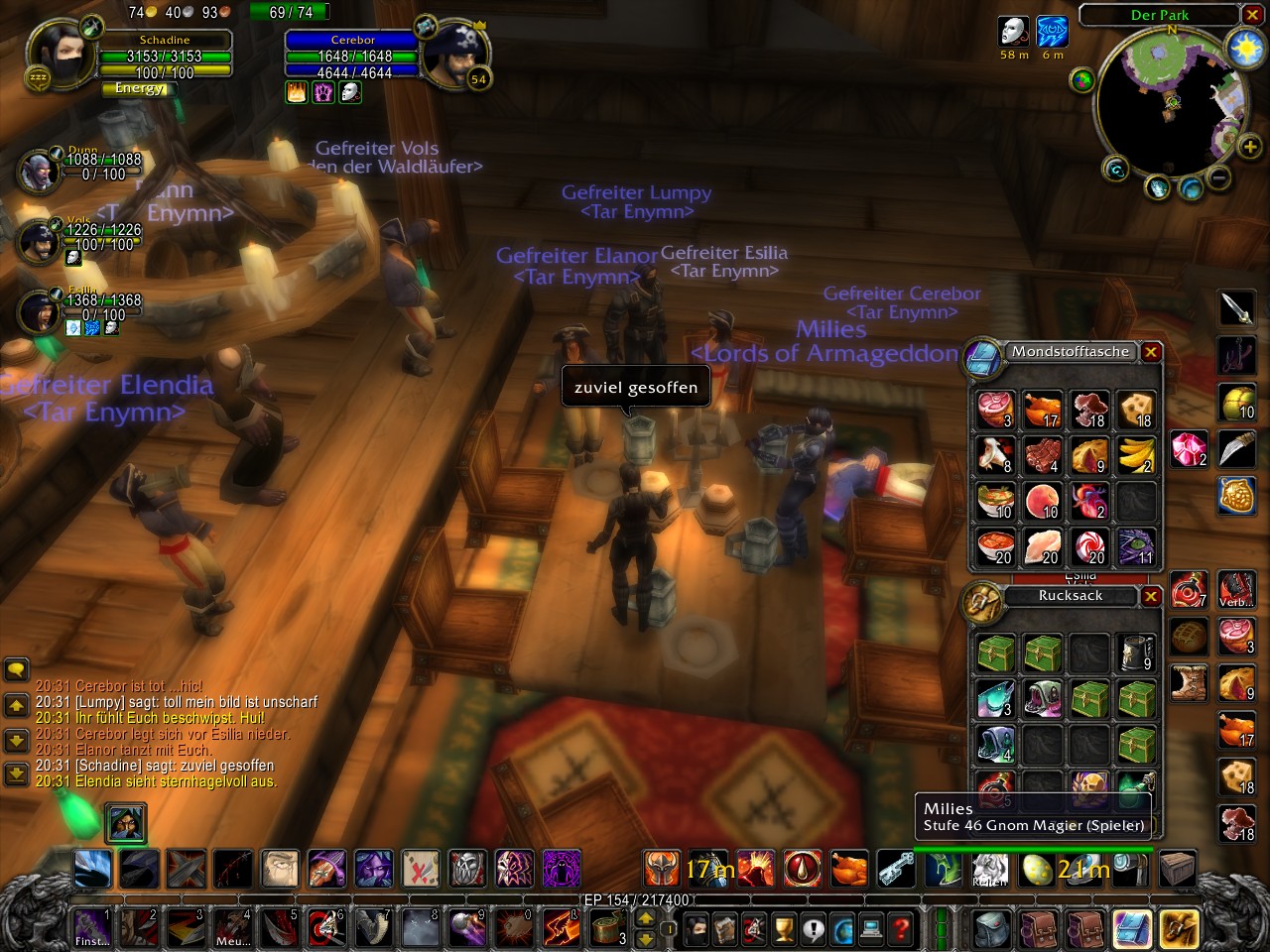Screen dimensions: 1270x952
Task: Click the red question mark help icon
Action: [901, 929]
